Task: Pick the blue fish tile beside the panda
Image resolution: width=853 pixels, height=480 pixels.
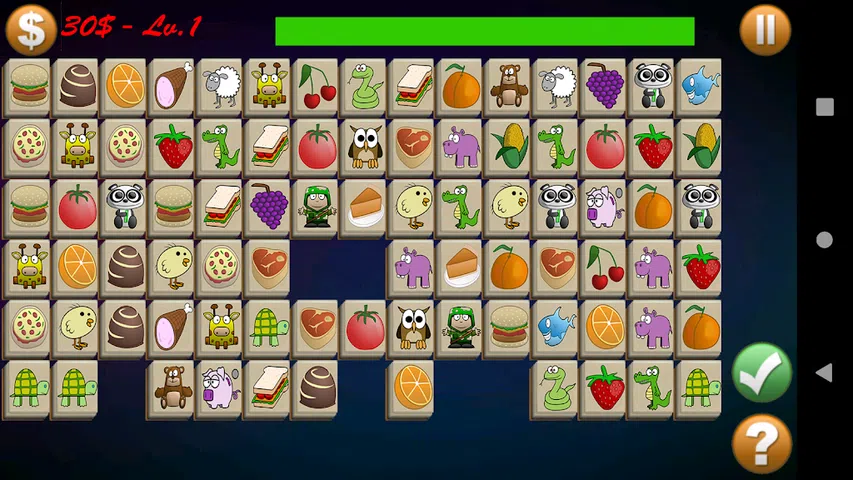Action: pyautogui.click(x=700, y=86)
